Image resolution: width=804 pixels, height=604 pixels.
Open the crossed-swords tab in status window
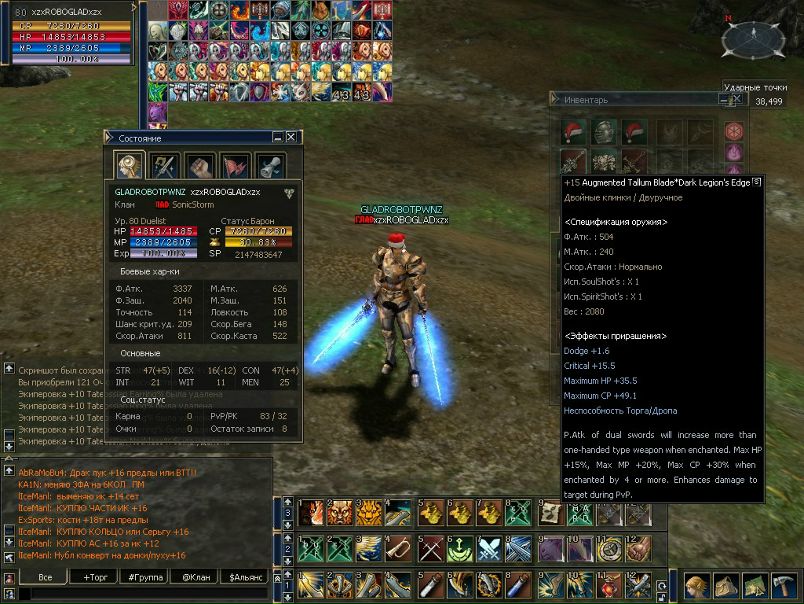[x=165, y=166]
